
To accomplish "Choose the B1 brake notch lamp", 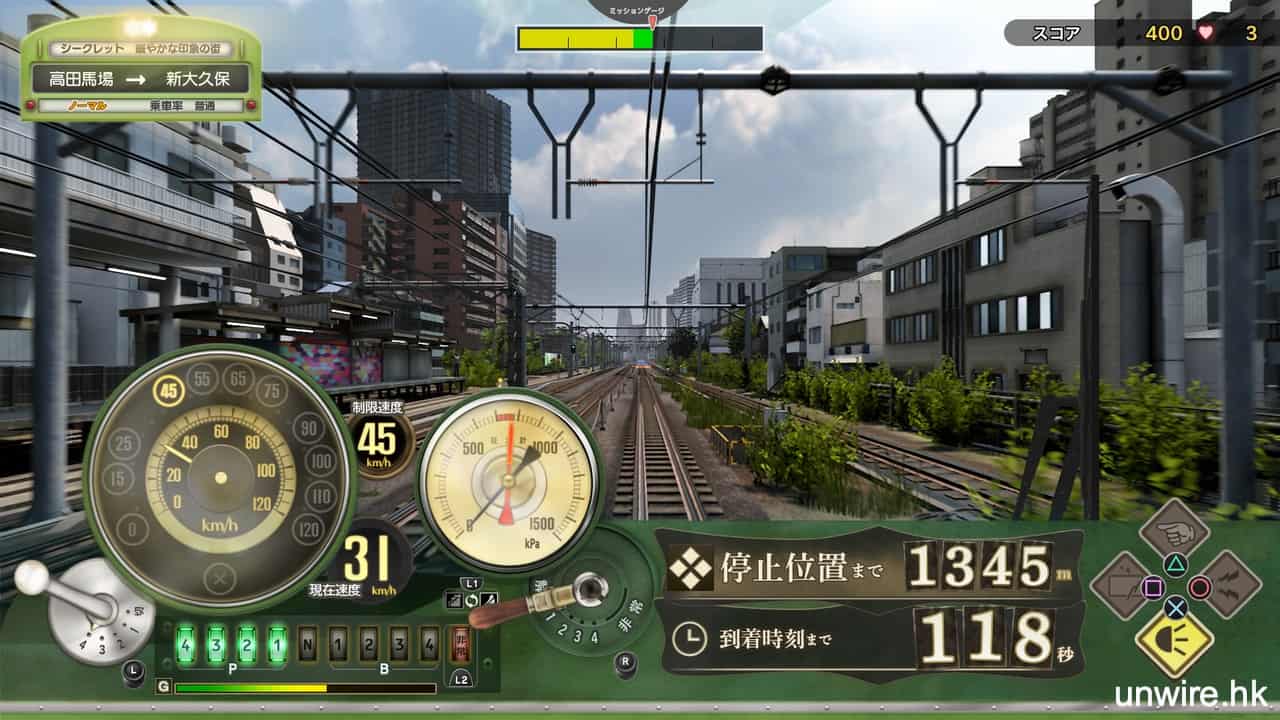I will 338,643.
